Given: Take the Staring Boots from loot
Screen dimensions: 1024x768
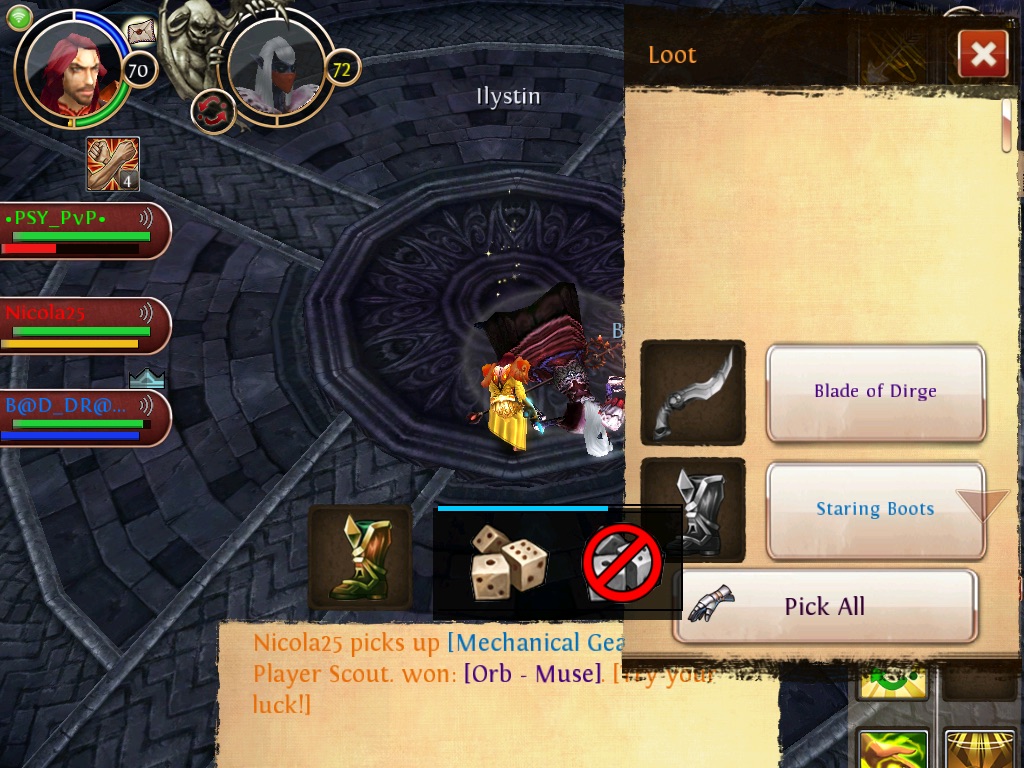Looking at the screenshot, I should click(x=875, y=510).
